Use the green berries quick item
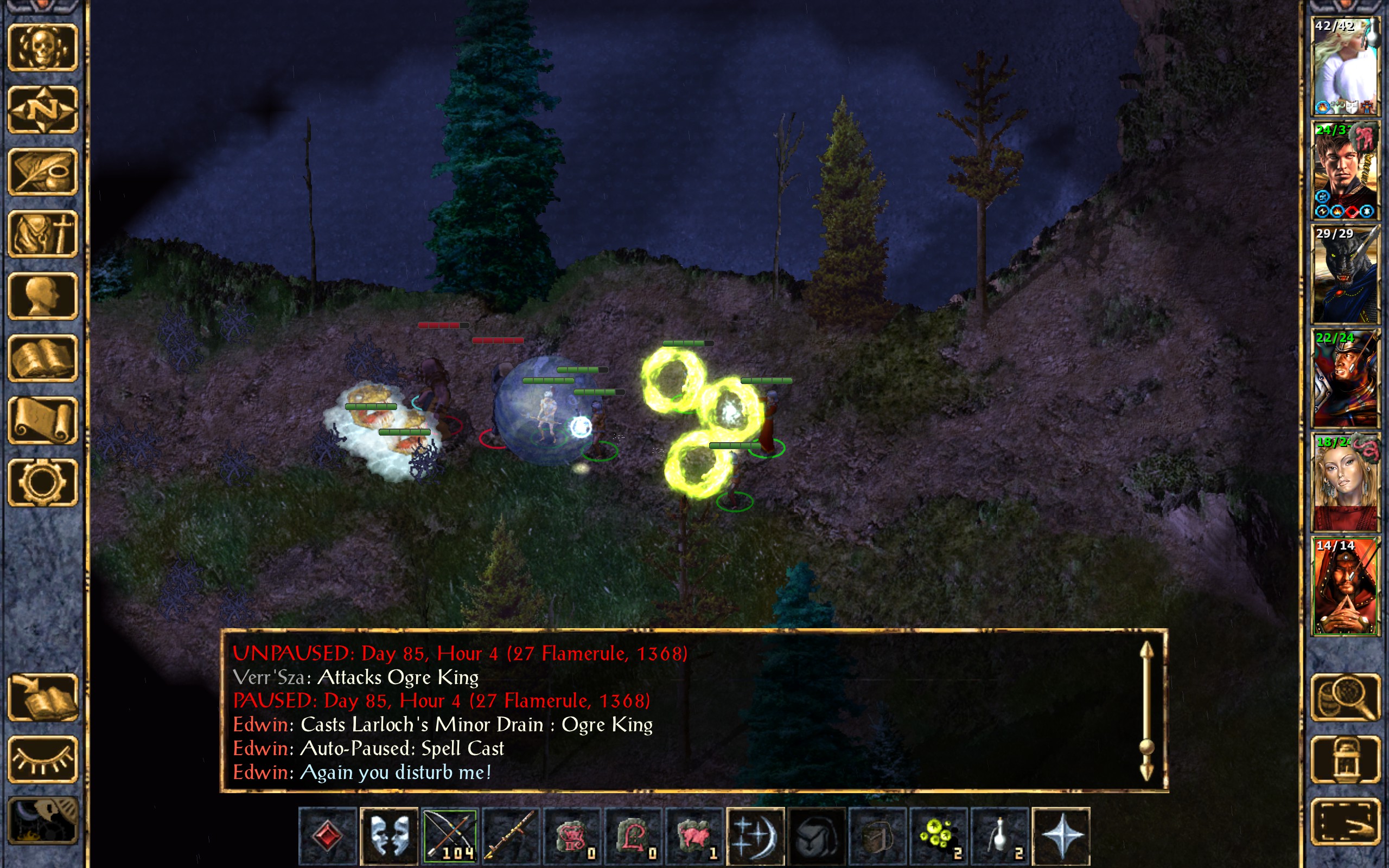 939,835
